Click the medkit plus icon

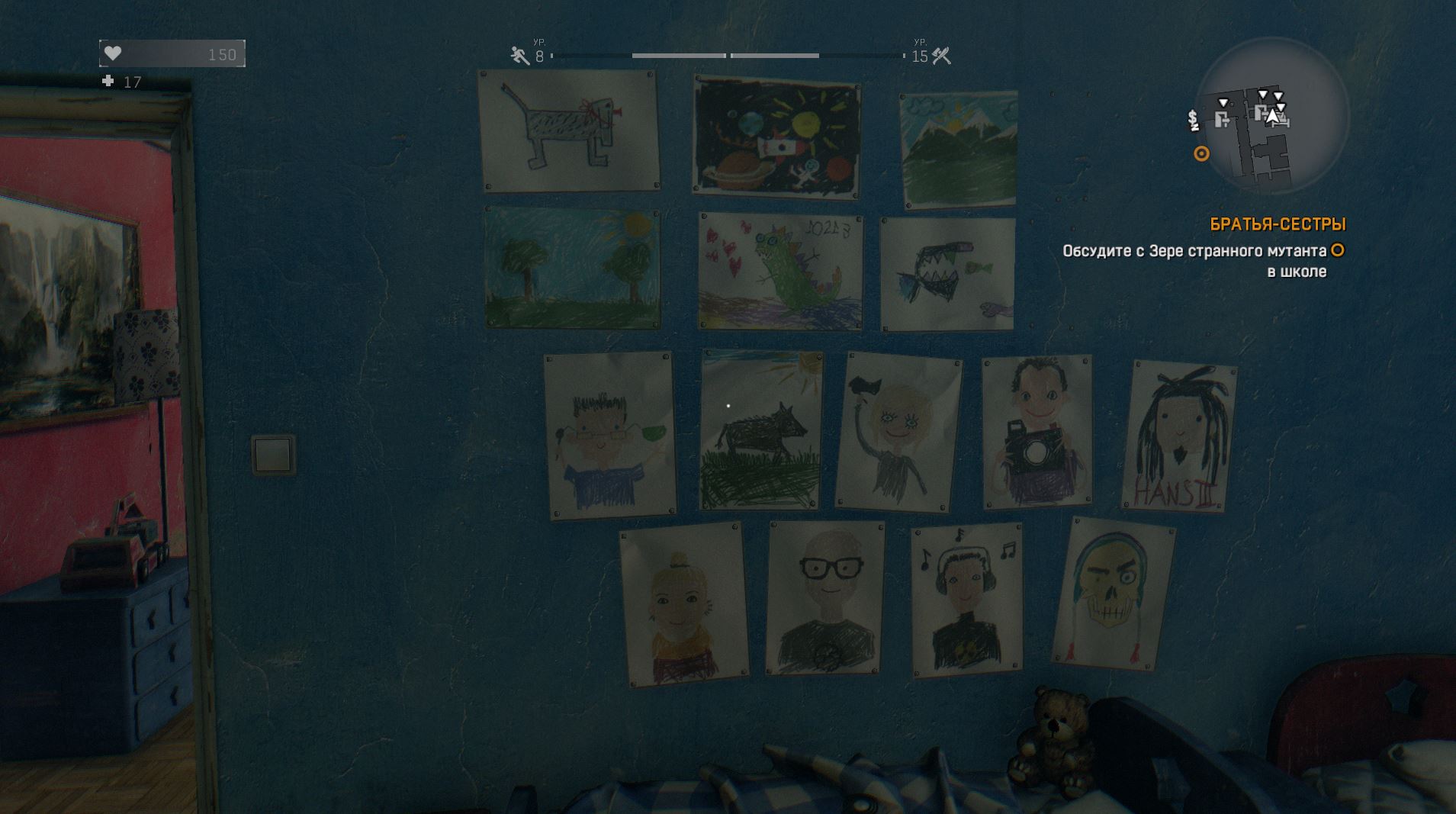(x=108, y=81)
